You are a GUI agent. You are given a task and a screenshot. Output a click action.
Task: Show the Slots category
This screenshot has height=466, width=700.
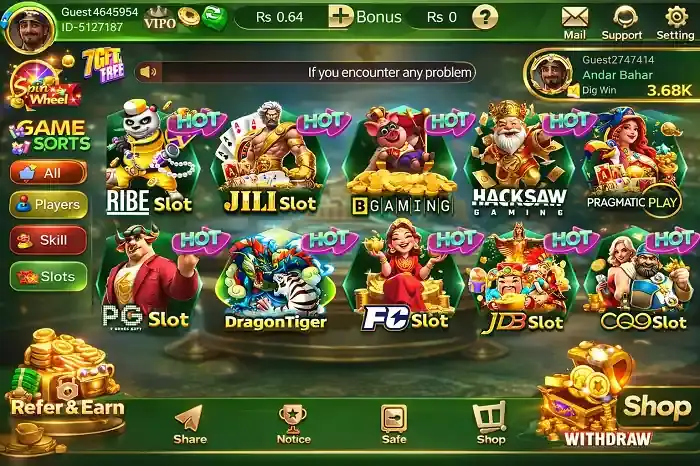pos(48,277)
